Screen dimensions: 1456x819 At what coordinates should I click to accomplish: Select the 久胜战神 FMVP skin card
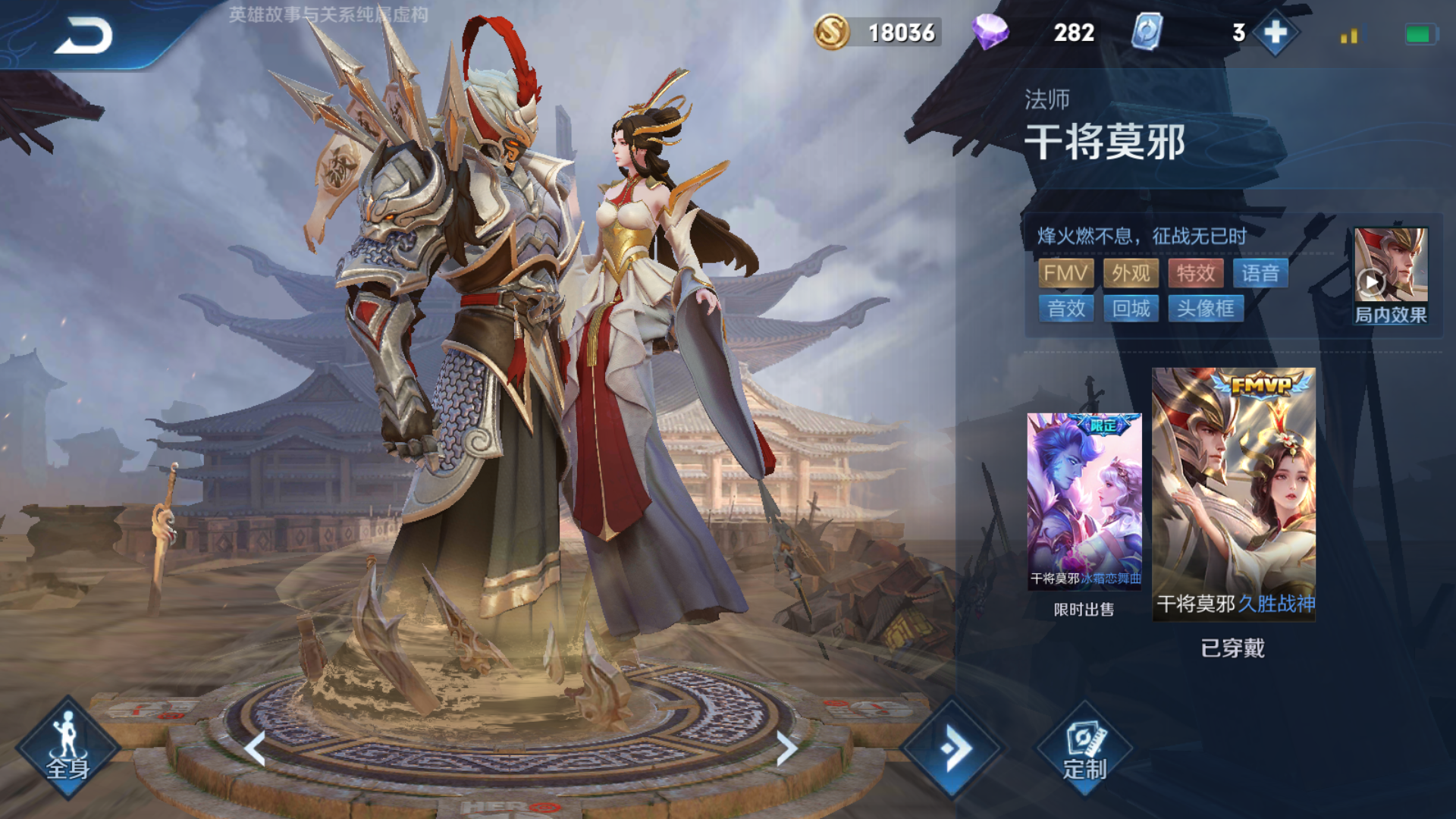[x=1233, y=494]
